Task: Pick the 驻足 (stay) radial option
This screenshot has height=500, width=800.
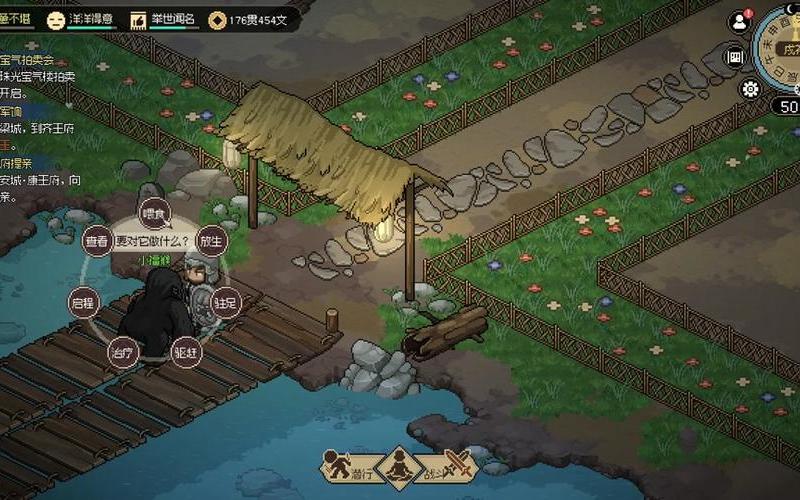Action: 226,301
